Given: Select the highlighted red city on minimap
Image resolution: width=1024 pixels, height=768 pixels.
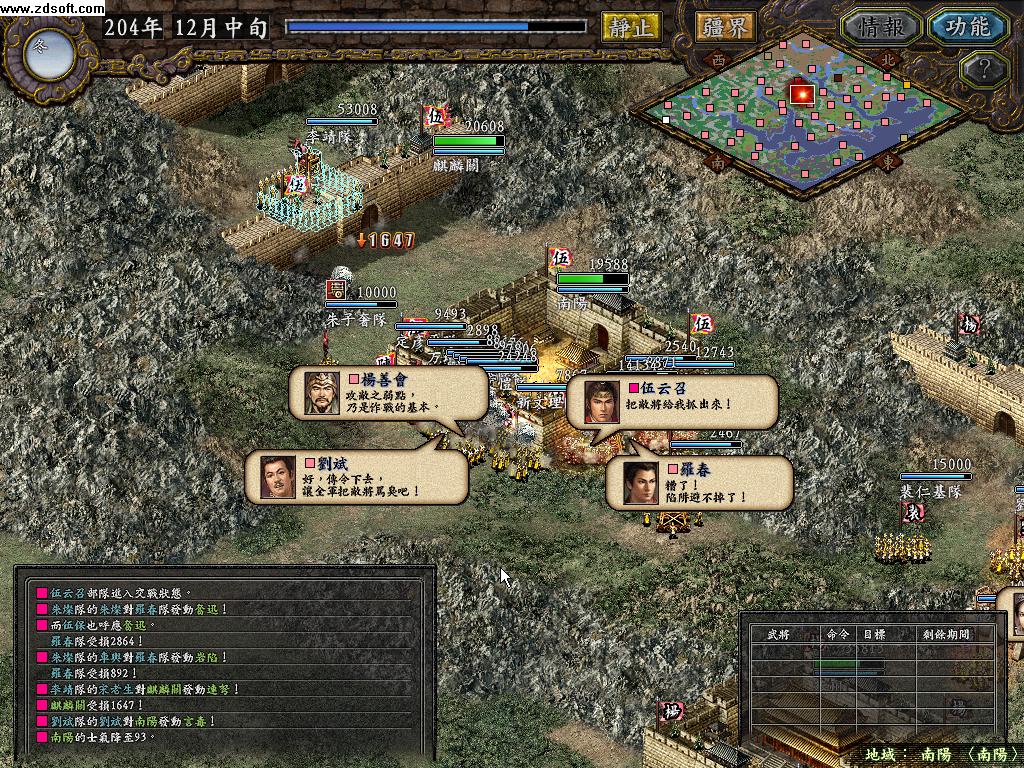Looking at the screenshot, I should tap(801, 94).
